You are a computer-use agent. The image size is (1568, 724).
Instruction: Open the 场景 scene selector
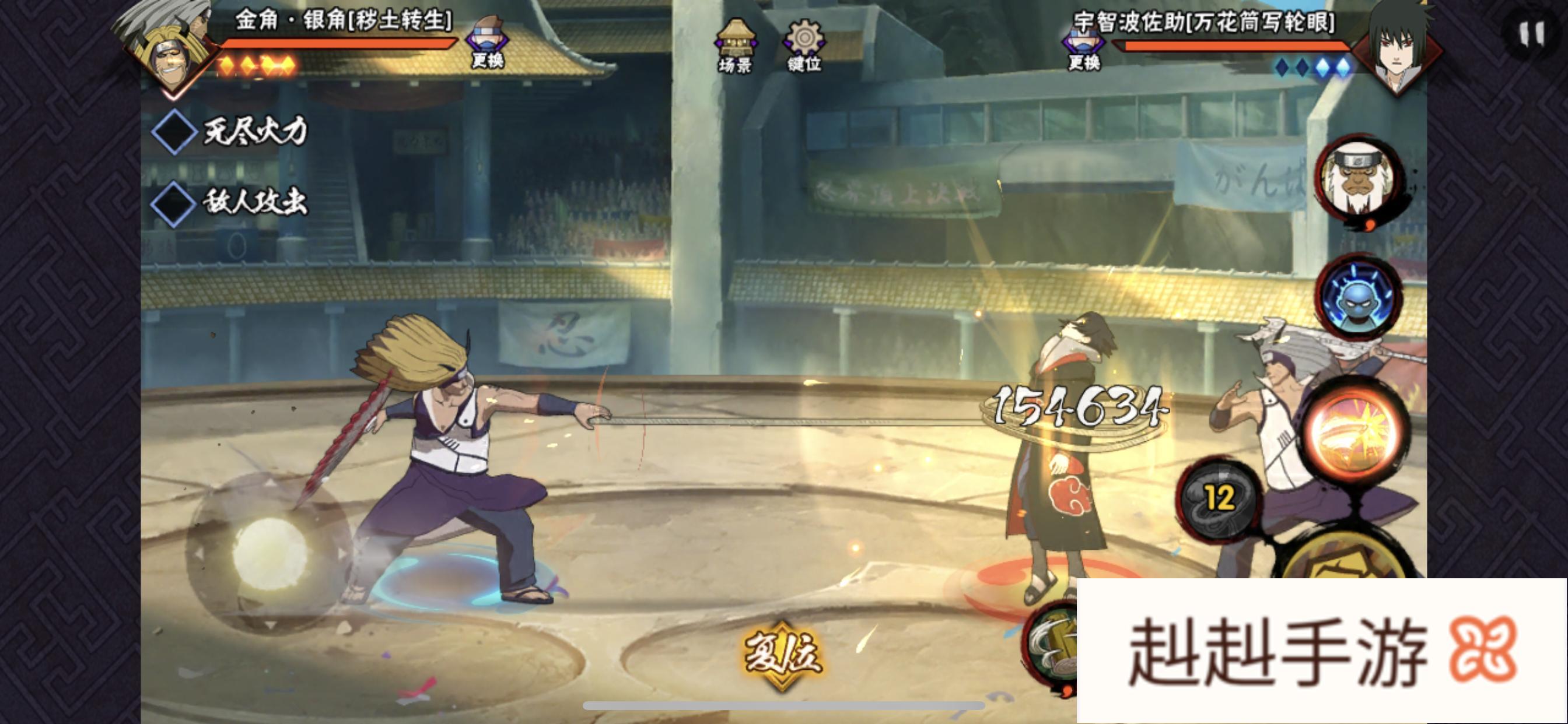pos(736,44)
